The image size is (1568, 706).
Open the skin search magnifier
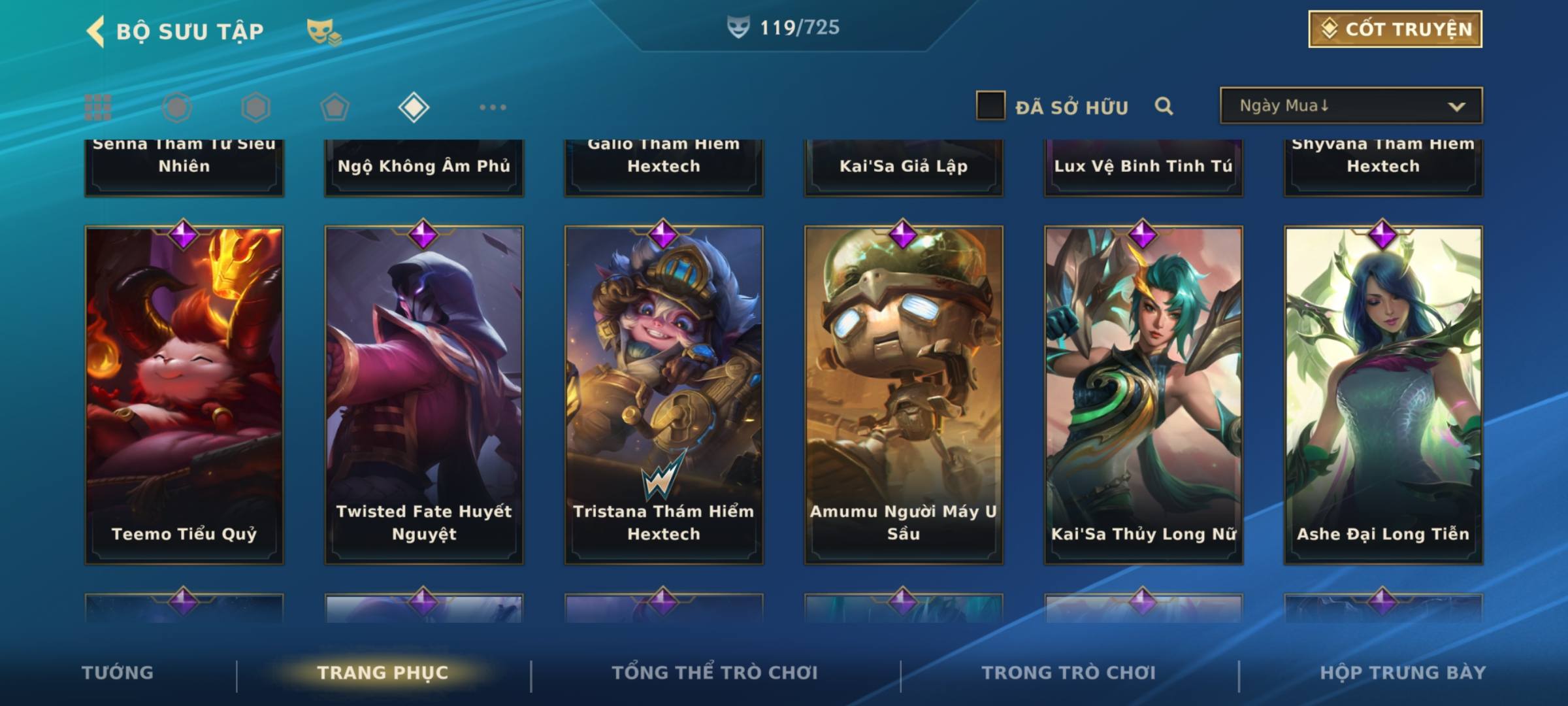pos(1164,106)
